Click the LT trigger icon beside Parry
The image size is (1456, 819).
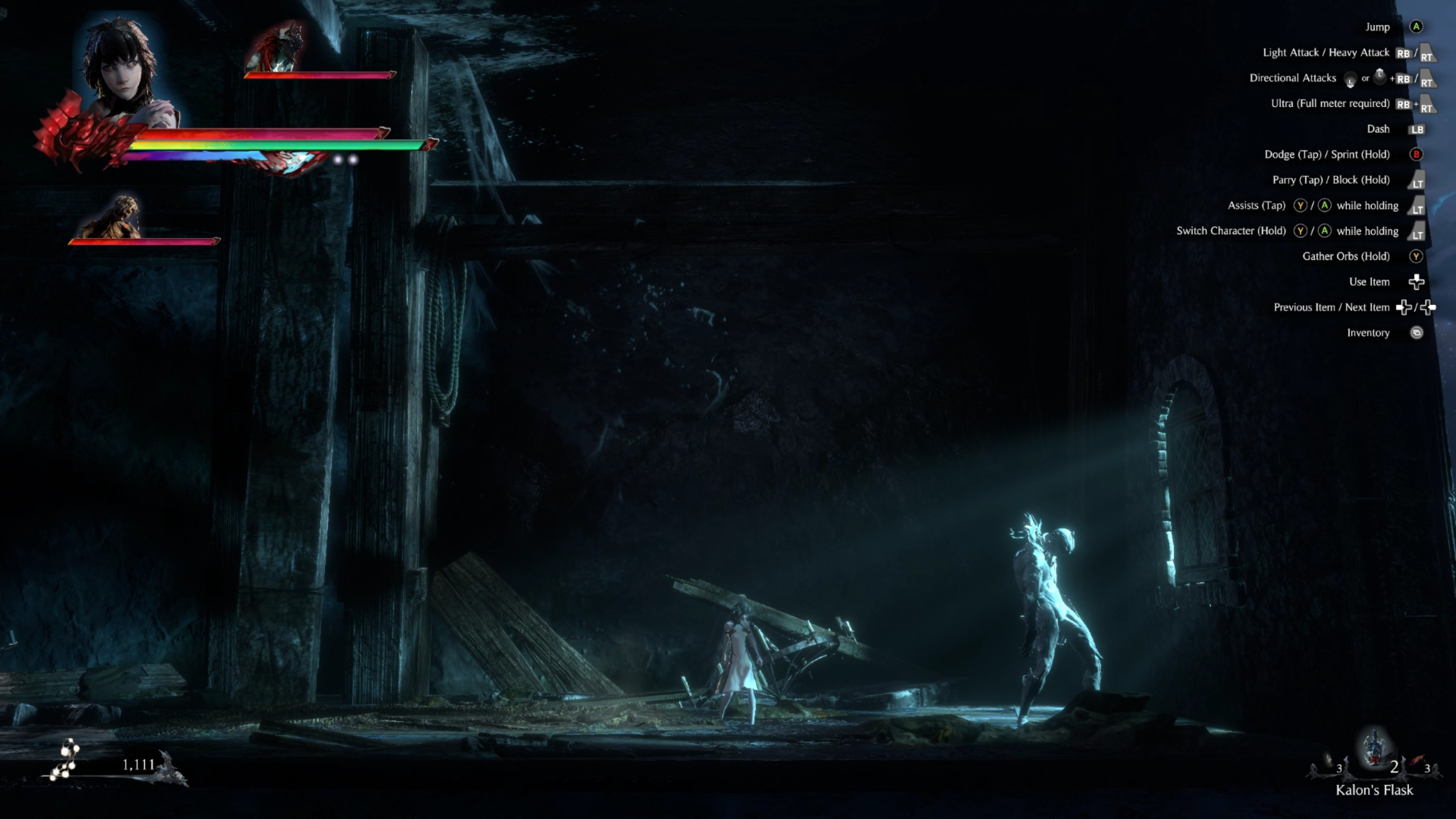click(1417, 183)
